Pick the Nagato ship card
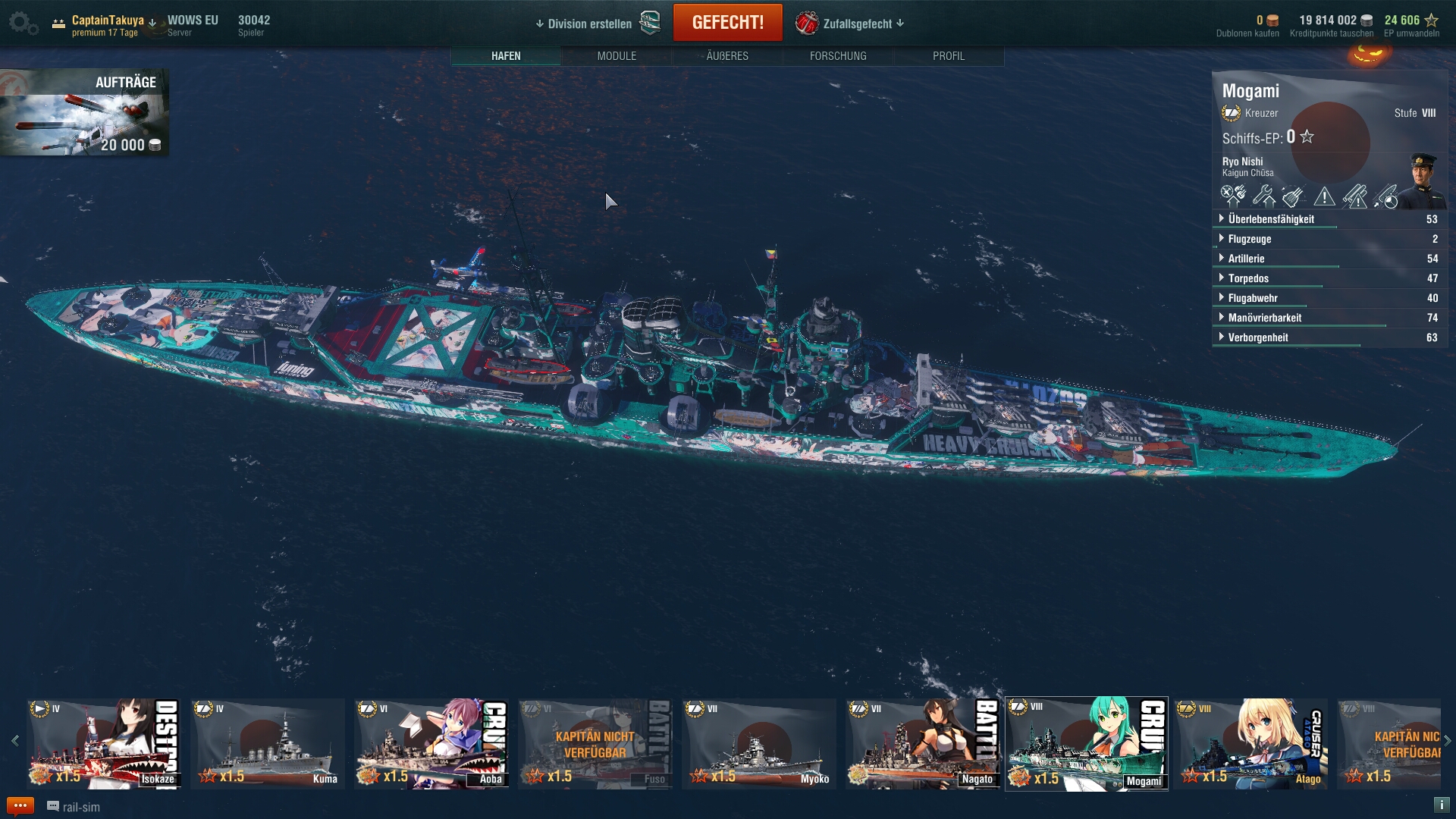Viewport: 1456px width, 819px height. click(x=923, y=743)
